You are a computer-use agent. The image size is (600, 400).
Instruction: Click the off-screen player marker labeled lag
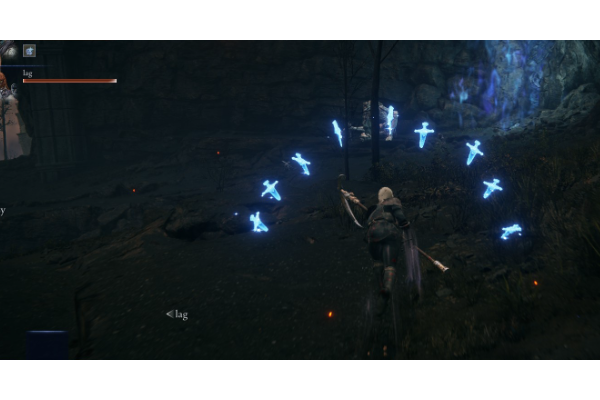click(177, 315)
